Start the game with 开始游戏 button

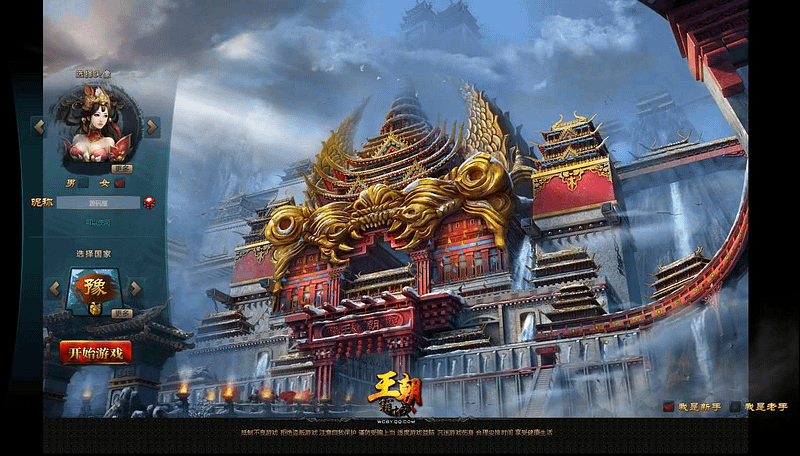pos(96,352)
